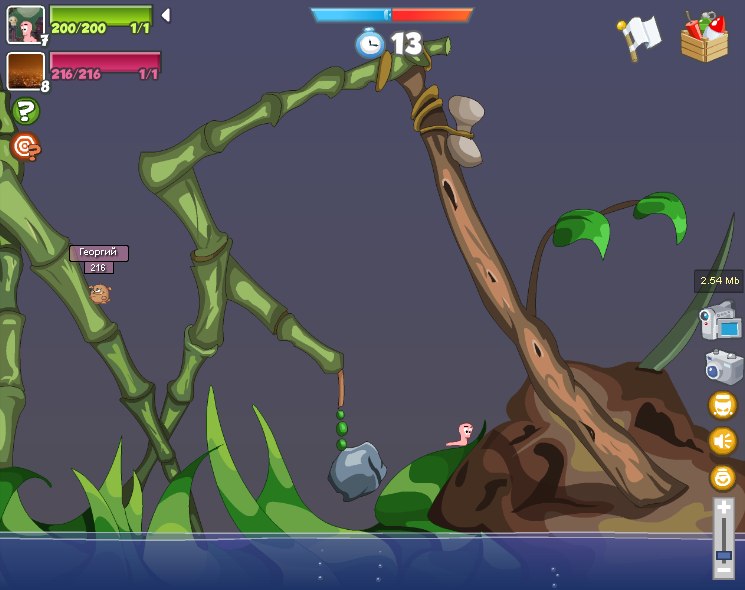This screenshot has width=745, height=590.
Task: Click the orange target hint button
Action: tap(24, 147)
